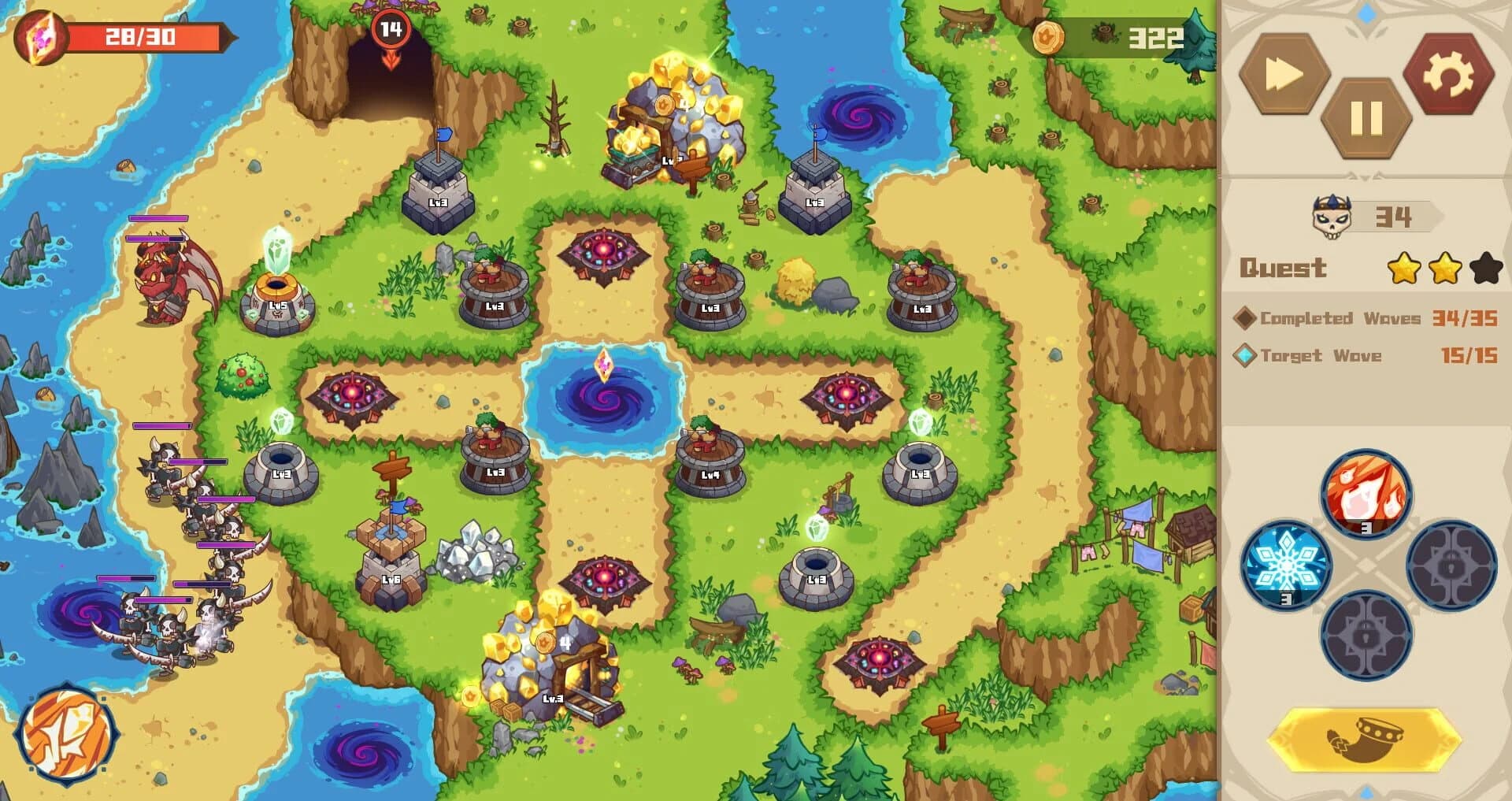Click the unearned black quest star
1512x801 pixels.
click(1484, 269)
